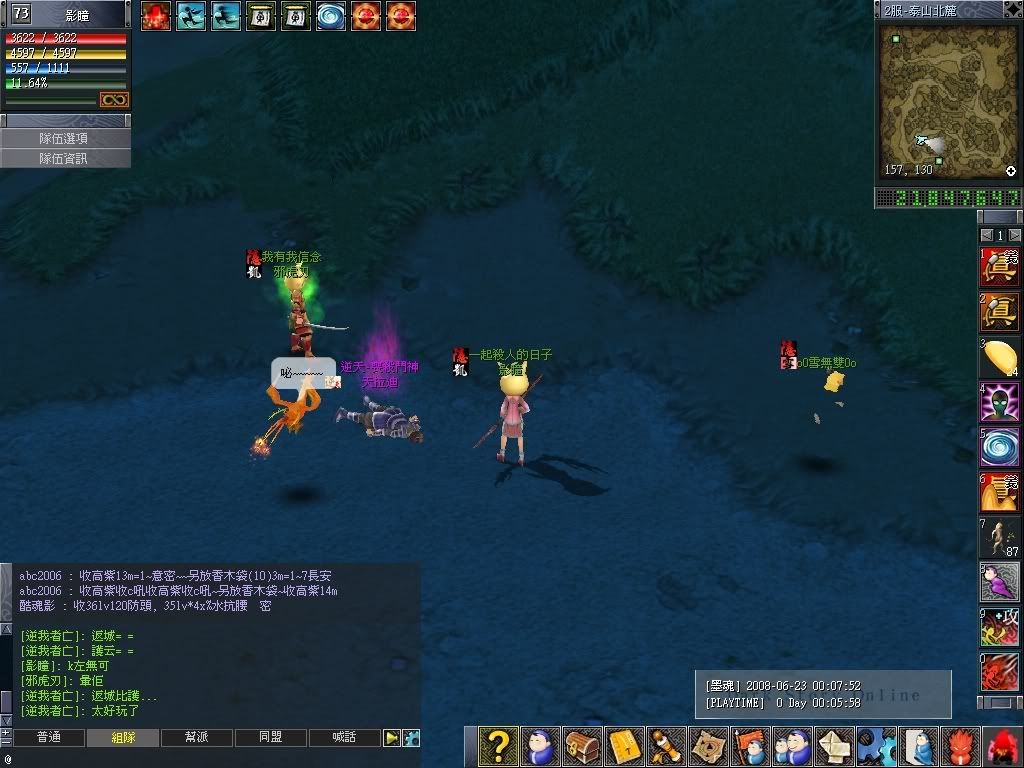
Task: Click the yellow book icon in bottom toolbar
Action: pos(624,747)
